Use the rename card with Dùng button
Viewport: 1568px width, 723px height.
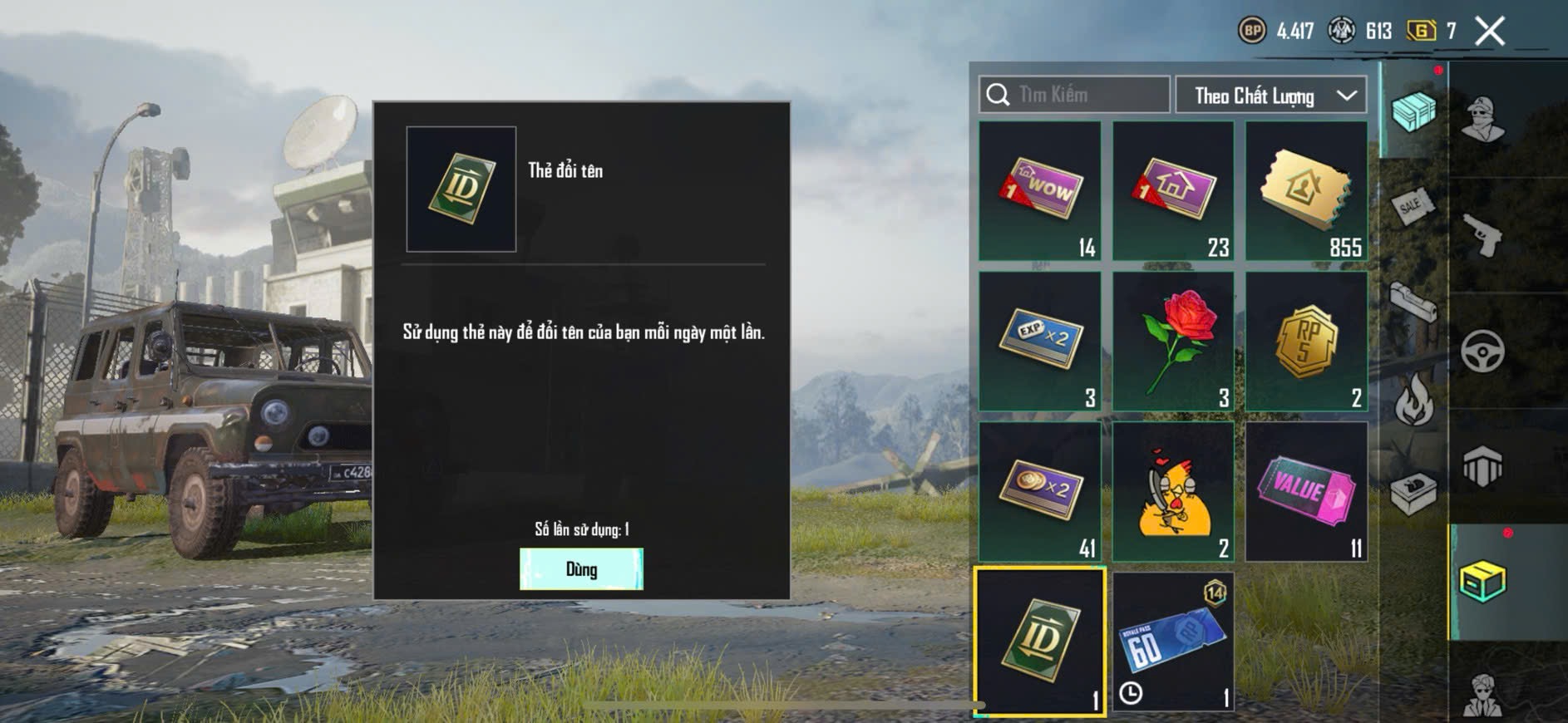(x=581, y=569)
